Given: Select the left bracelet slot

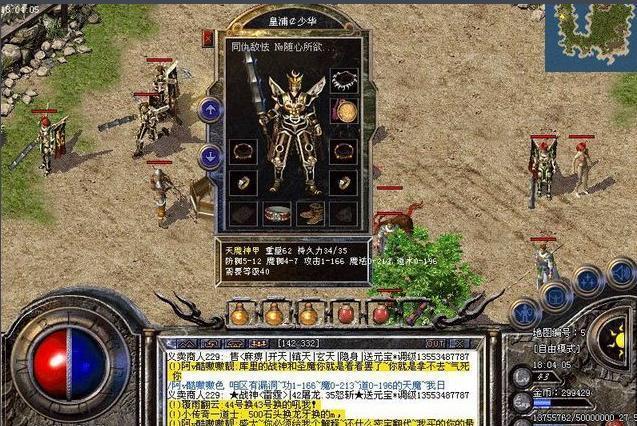Looking at the screenshot, I should tap(243, 152).
